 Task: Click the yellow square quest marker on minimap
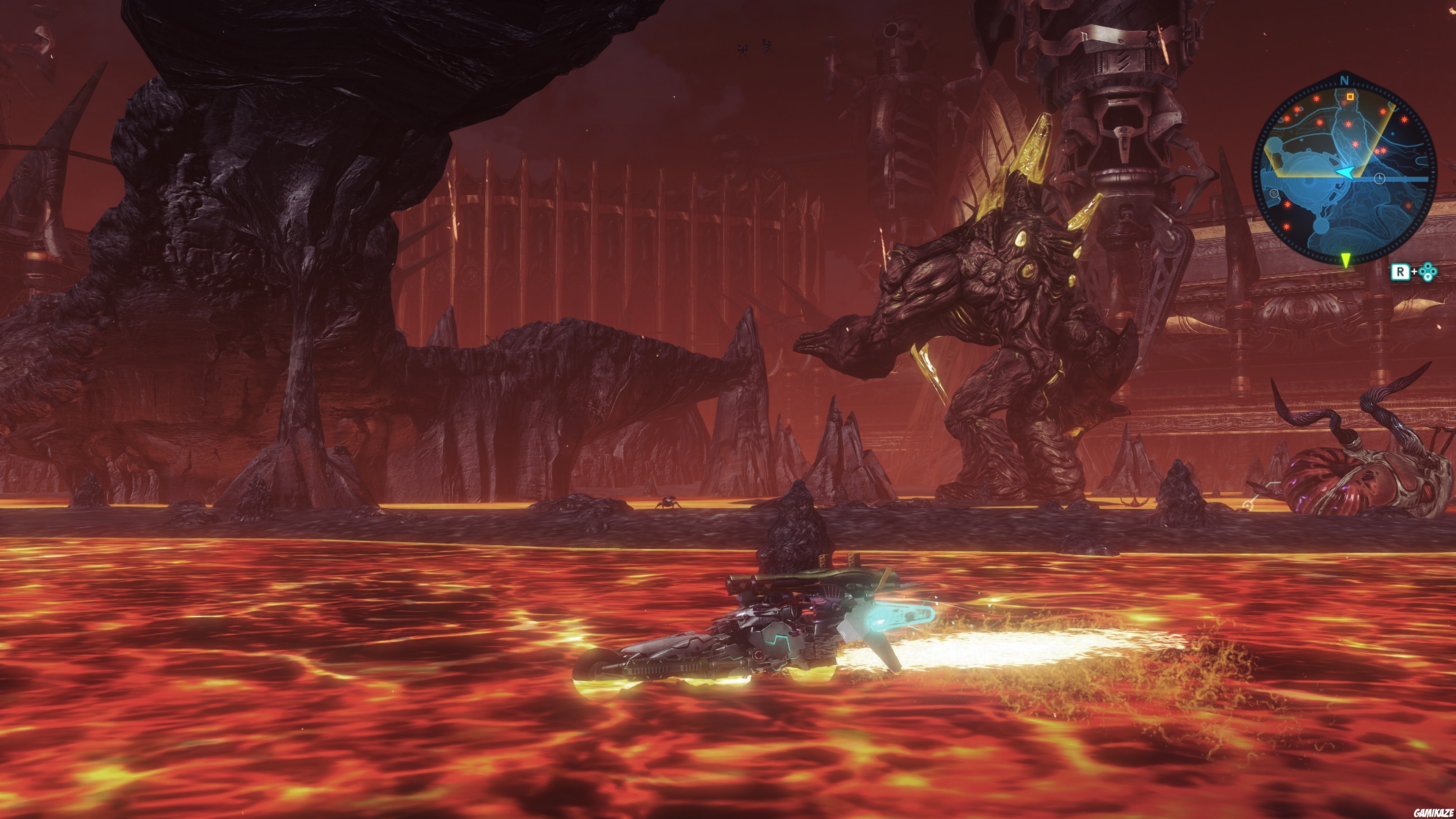pos(1350,97)
